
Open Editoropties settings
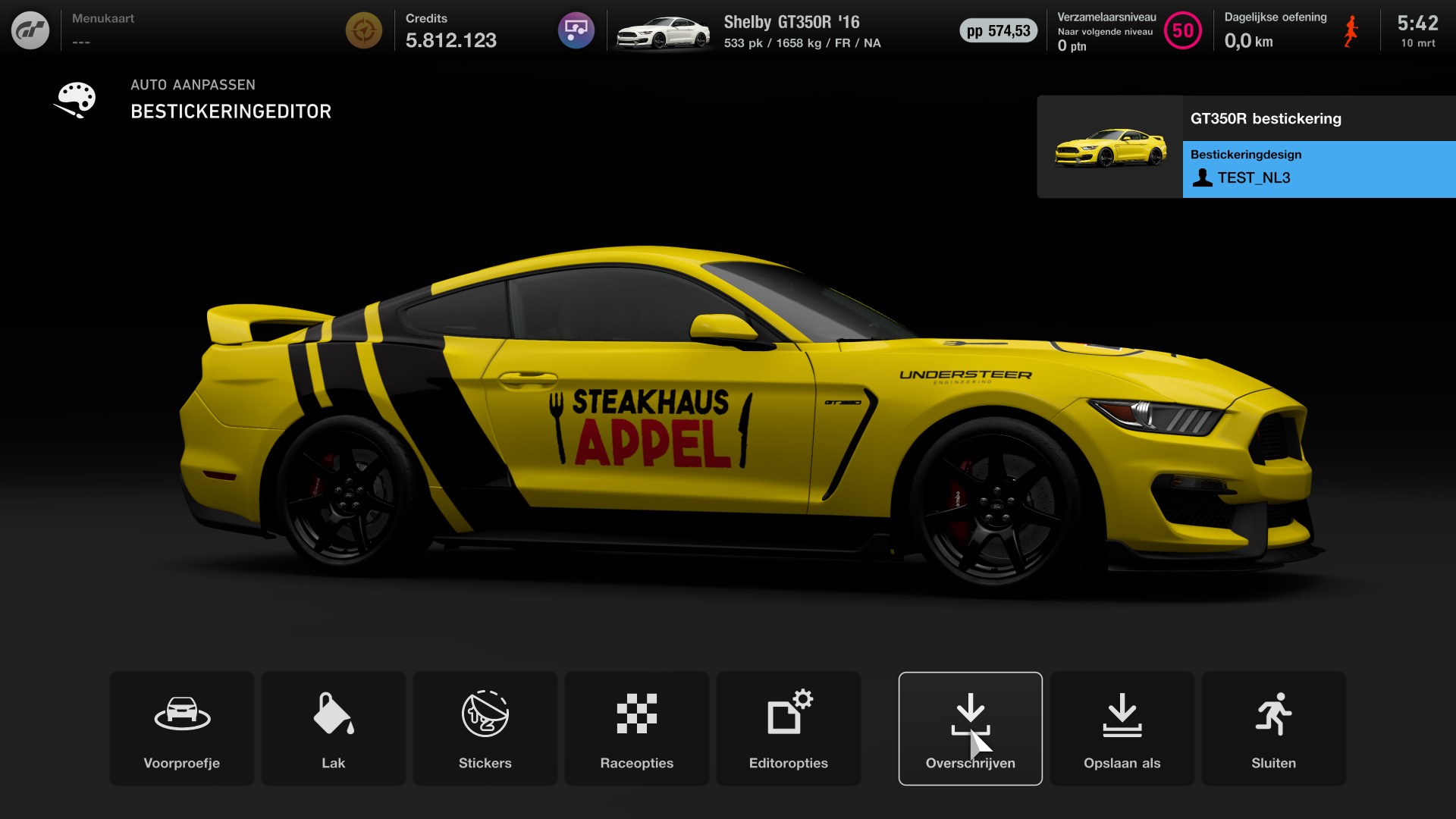[x=788, y=728]
